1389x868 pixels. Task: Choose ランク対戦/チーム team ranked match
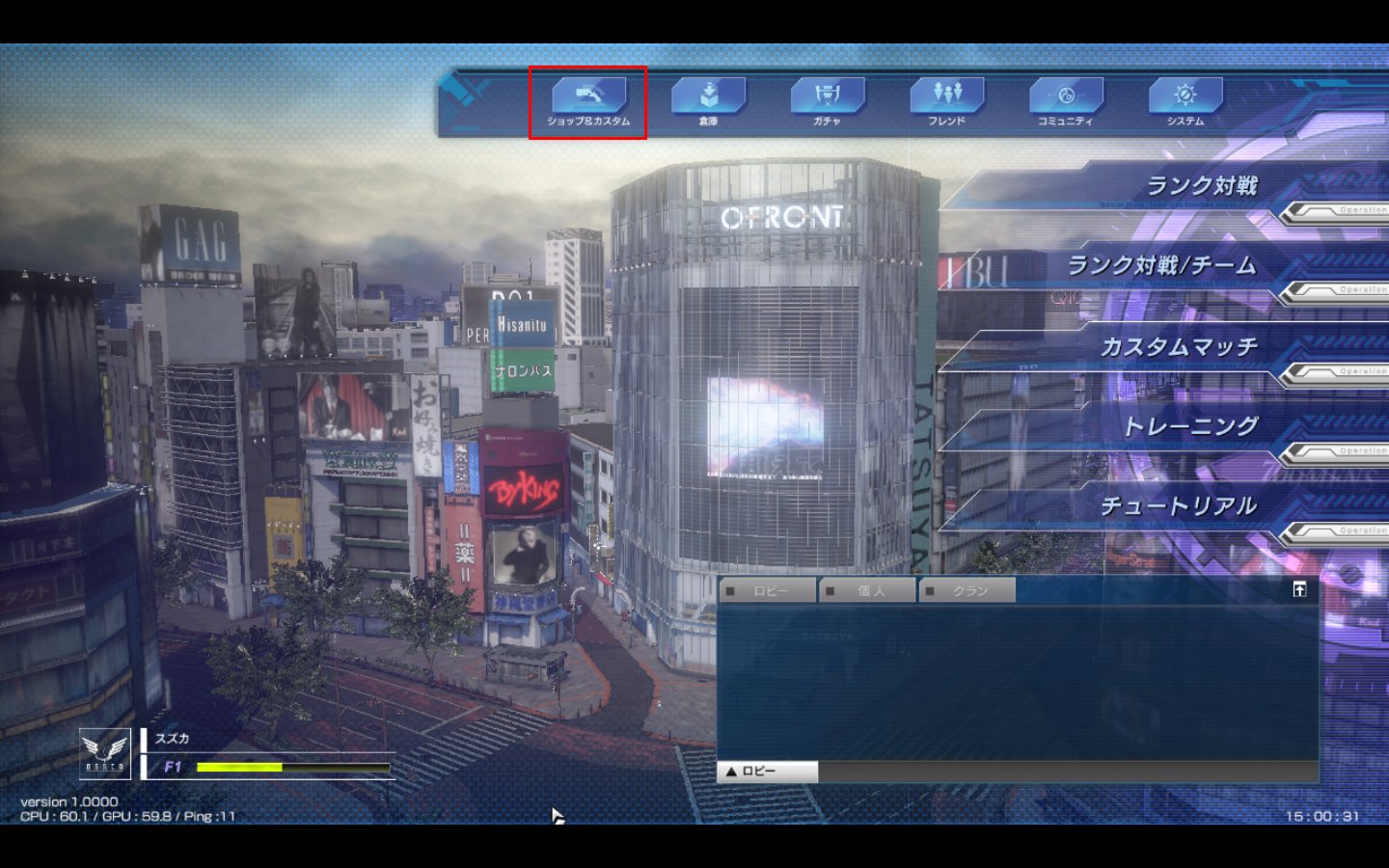click(x=1157, y=266)
